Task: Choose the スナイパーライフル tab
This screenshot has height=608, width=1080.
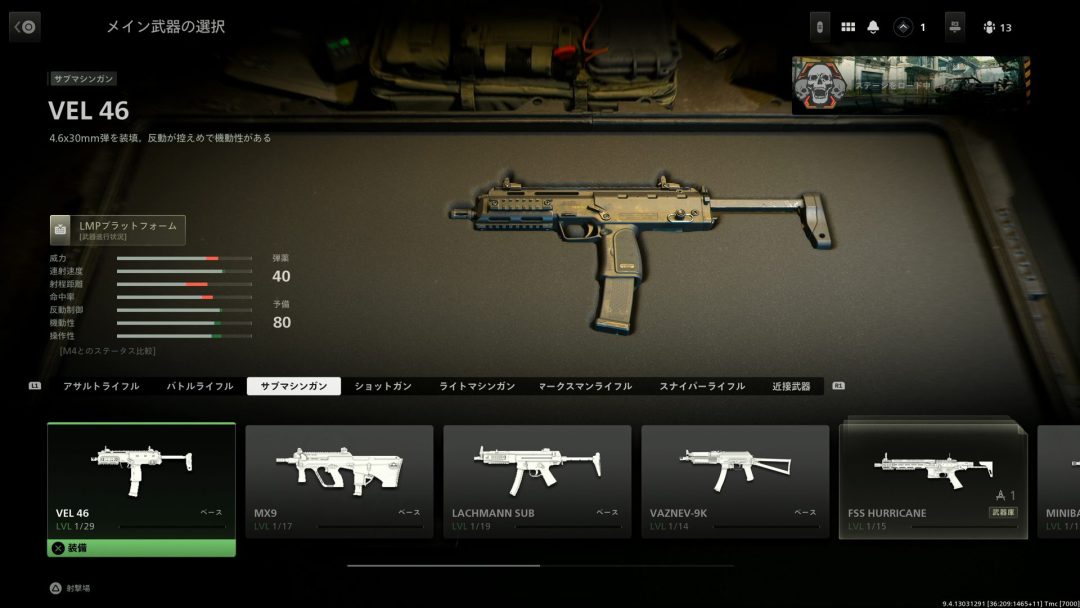Action: click(x=702, y=386)
